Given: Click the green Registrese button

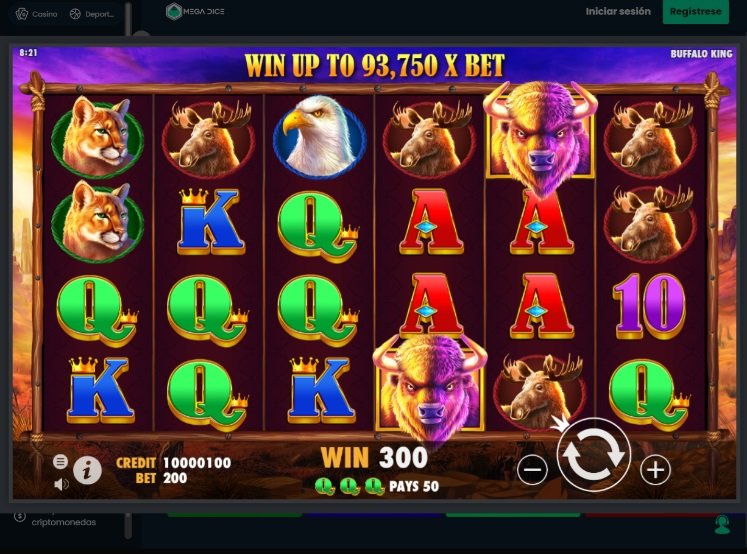Looking at the screenshot, I should tap(695, 12).
